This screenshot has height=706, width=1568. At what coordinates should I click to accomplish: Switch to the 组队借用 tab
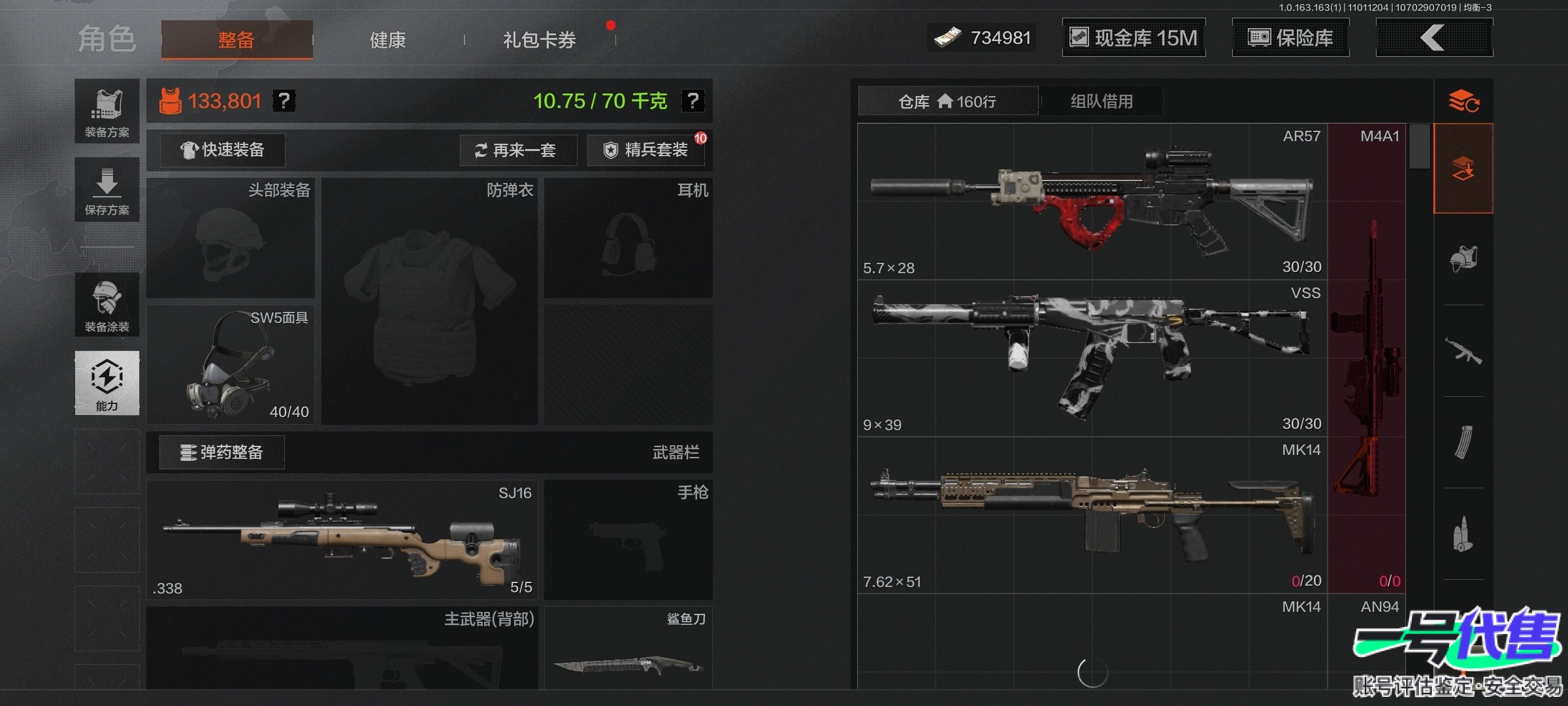pyautogui.click(x=1102, y=101)
